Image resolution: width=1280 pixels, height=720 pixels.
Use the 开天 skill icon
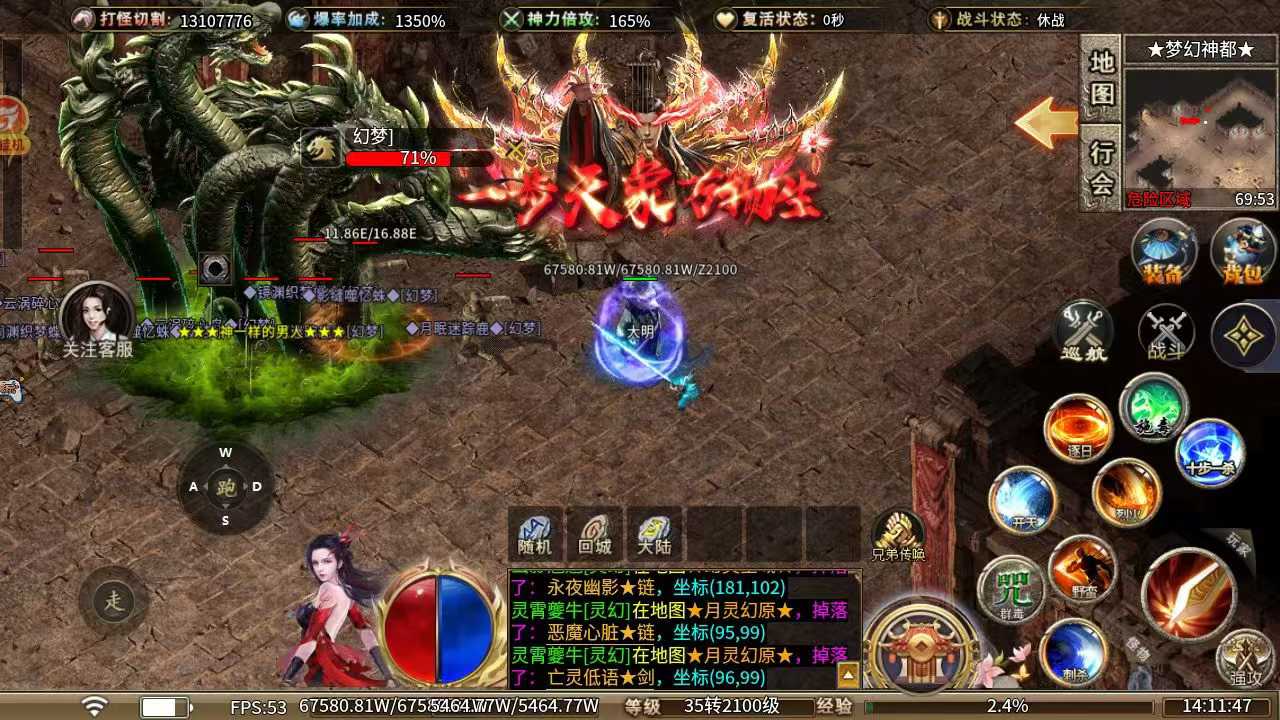[1022, 500]
